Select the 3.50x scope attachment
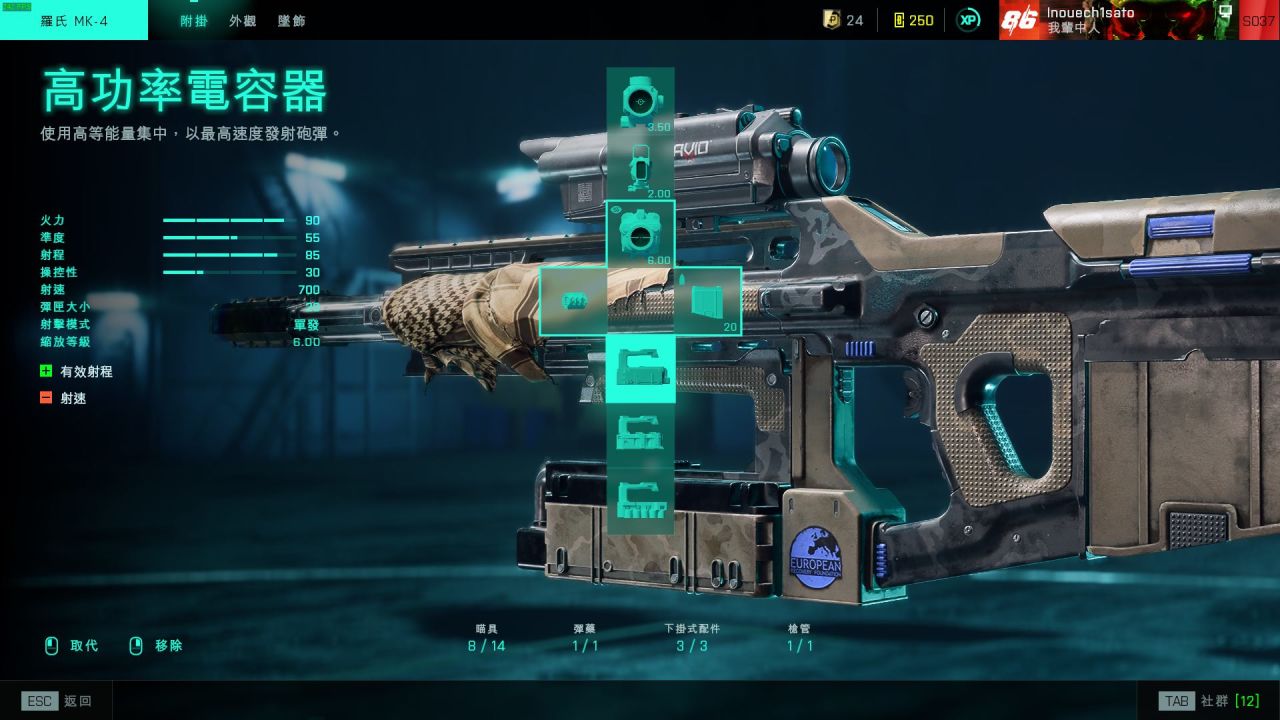Viewport: 1280px width, 720px height. (640, 100)
